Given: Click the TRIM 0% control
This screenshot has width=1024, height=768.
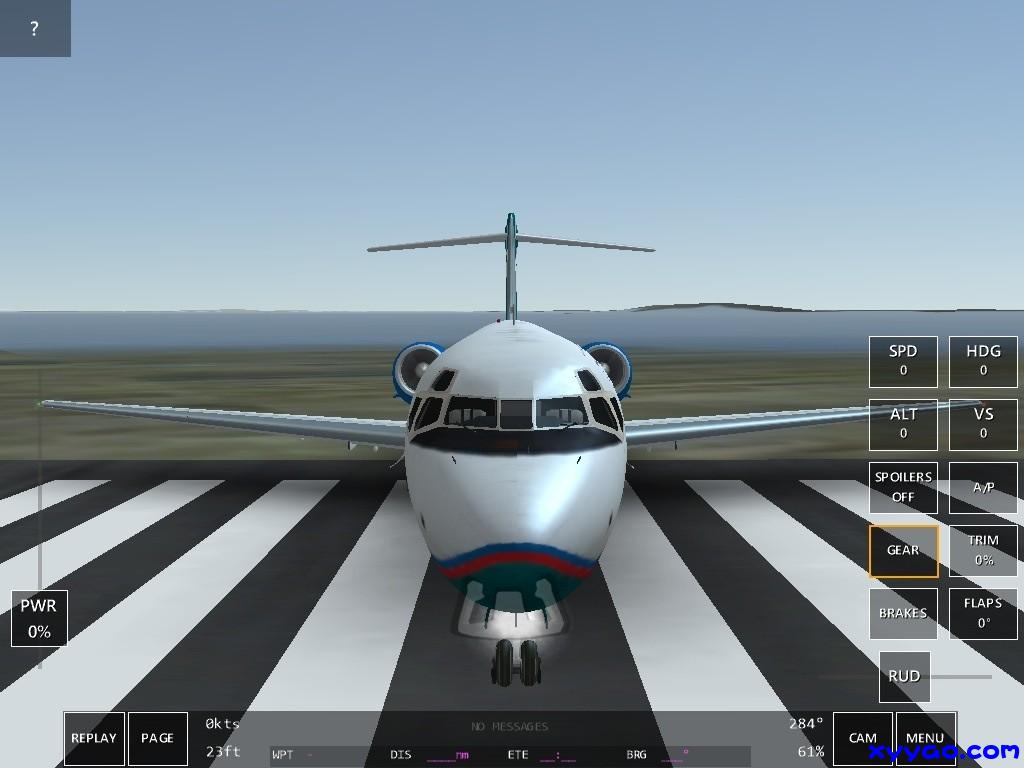Looking at the screenshot, I should pos(983,551).
